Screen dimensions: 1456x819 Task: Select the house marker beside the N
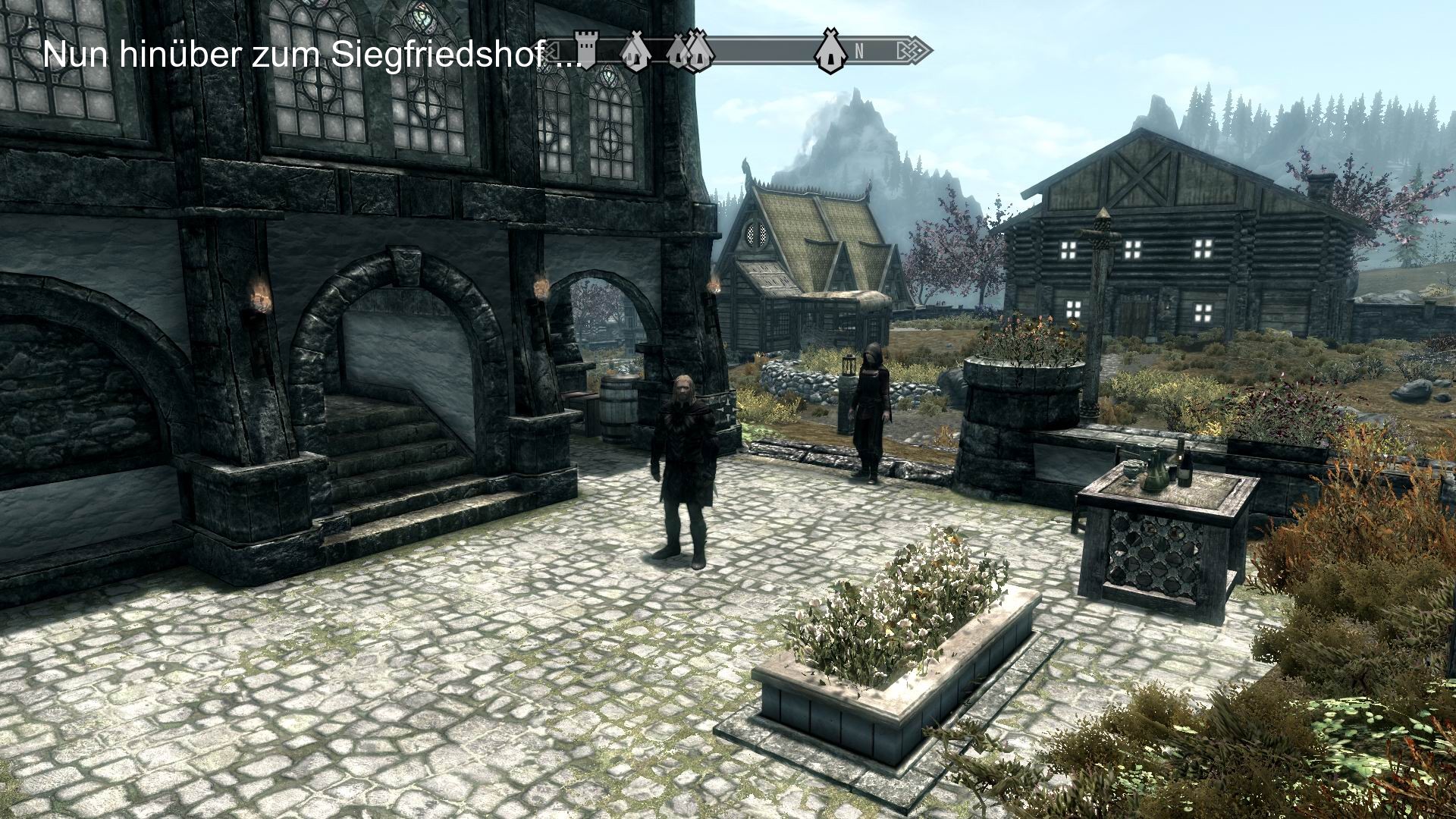(x=831, y=52)
